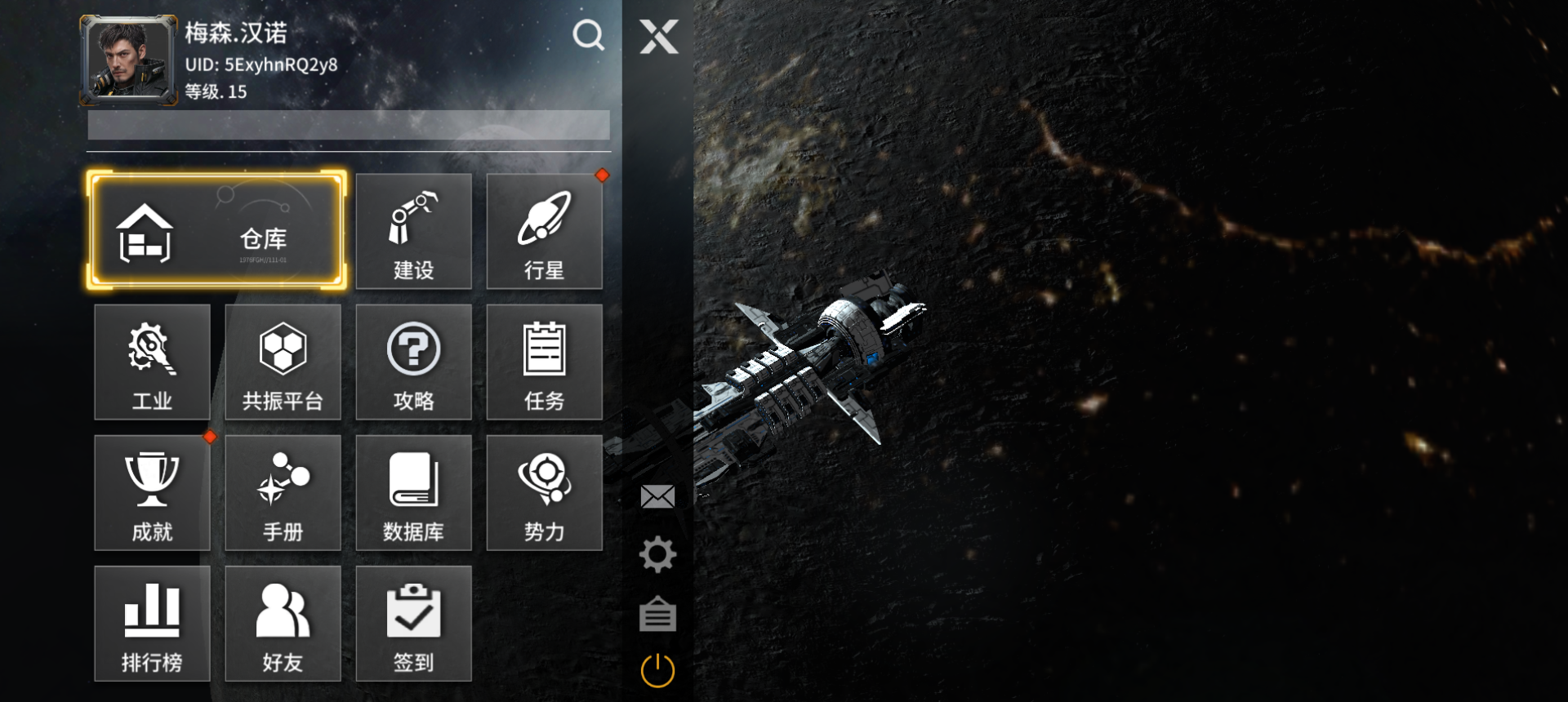
Task: Open the 好友 friends list
Action: click(283, 624)
